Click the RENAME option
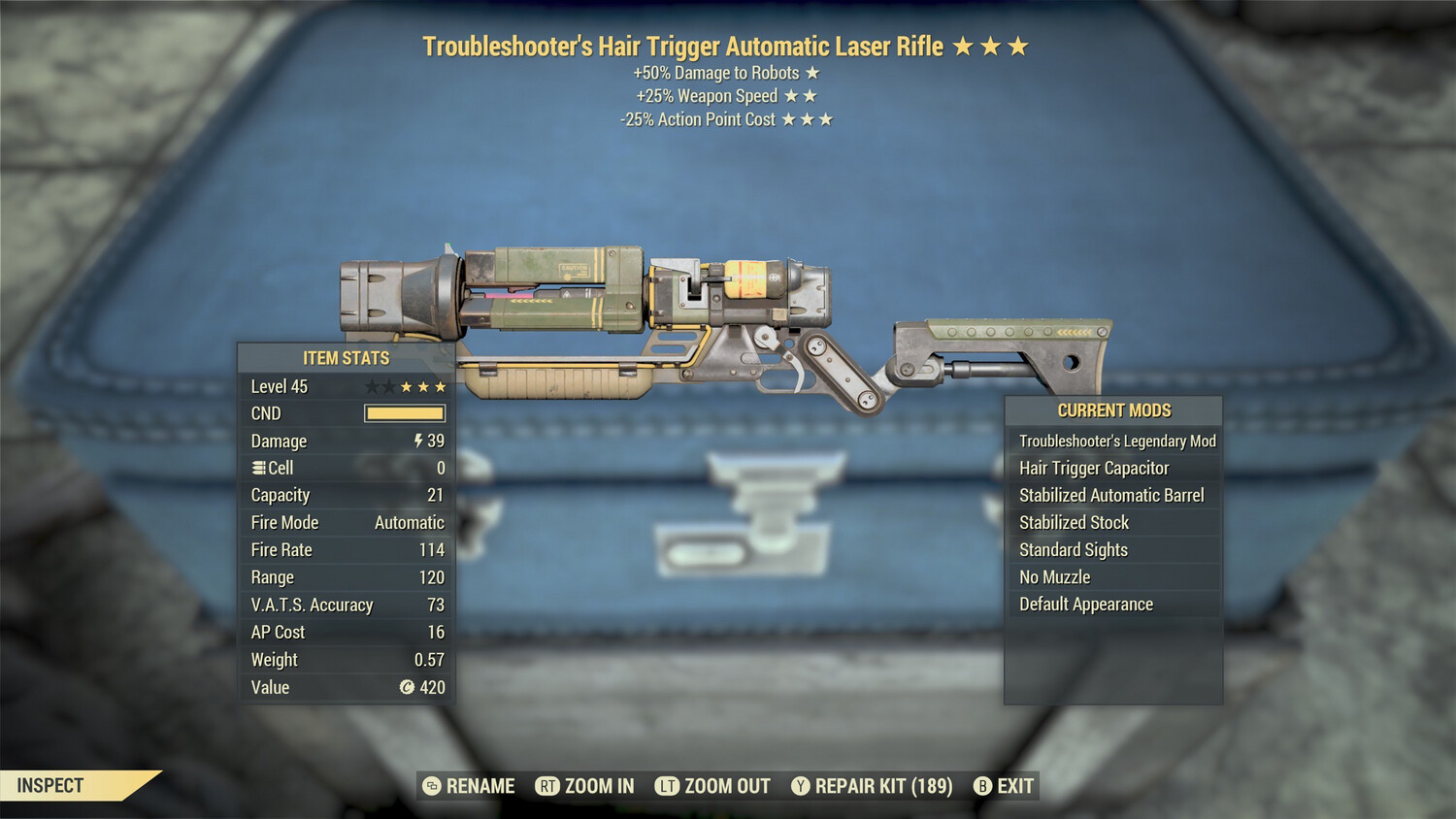 click(480, 786)
